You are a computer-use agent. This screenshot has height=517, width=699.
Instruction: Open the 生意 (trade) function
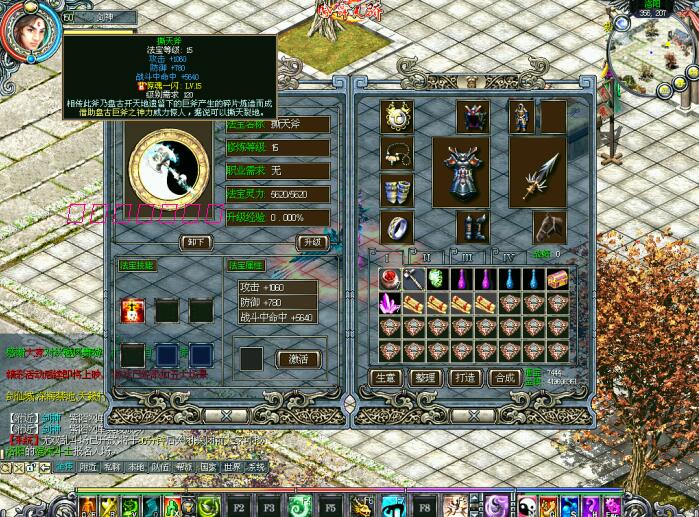click(386, 378)
